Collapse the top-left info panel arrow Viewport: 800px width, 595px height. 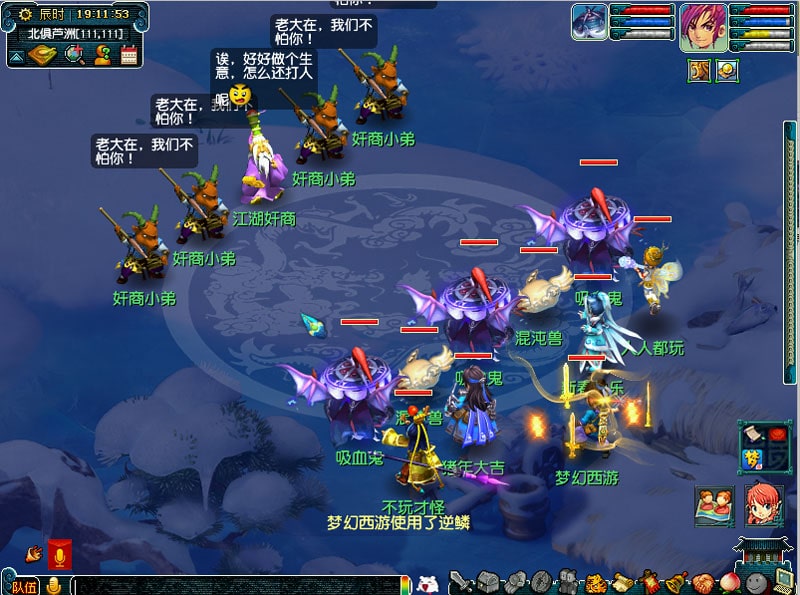[17, 56]
